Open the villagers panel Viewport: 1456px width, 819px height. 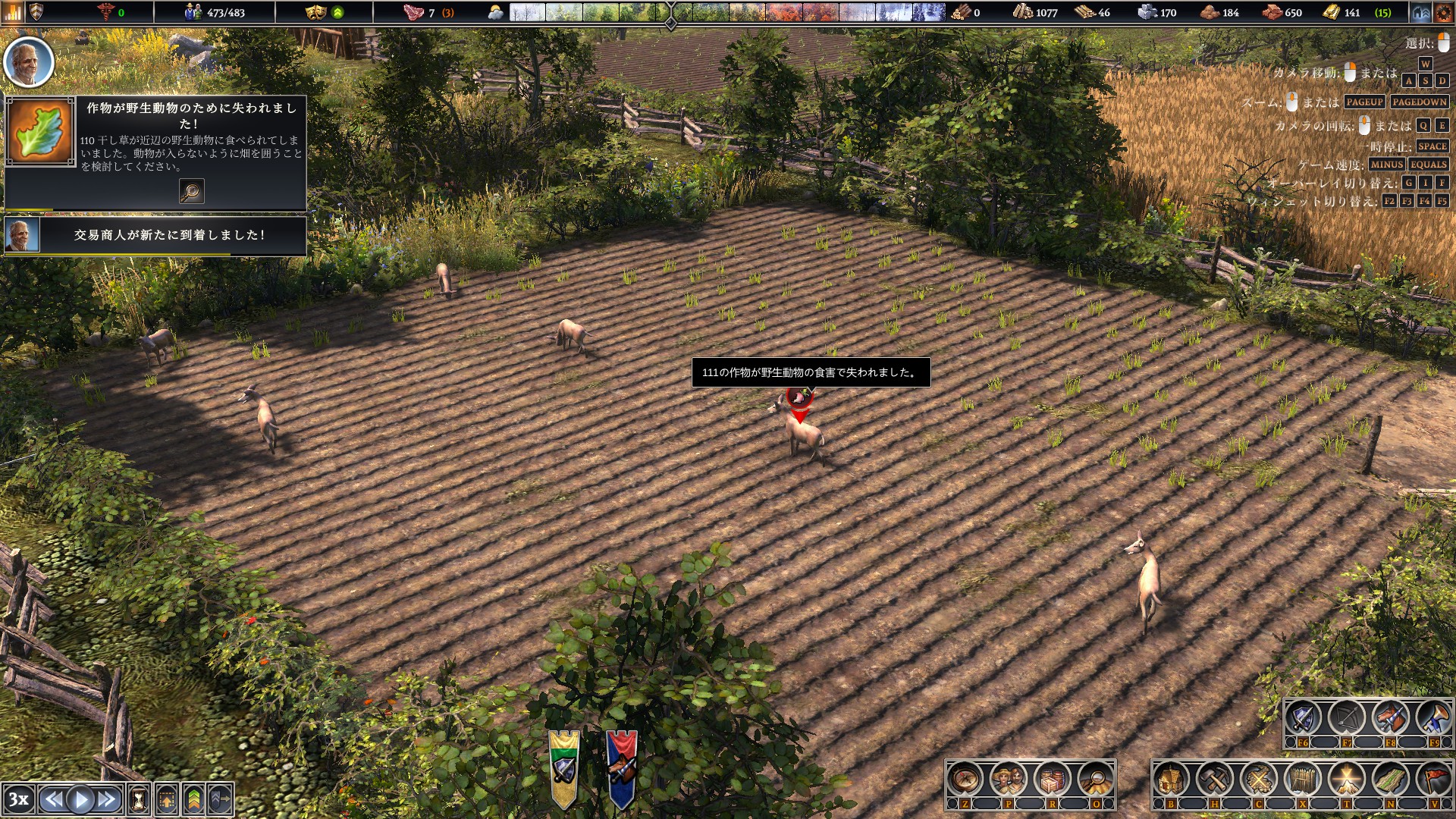pyautogui.click(x=1009, y=779)
